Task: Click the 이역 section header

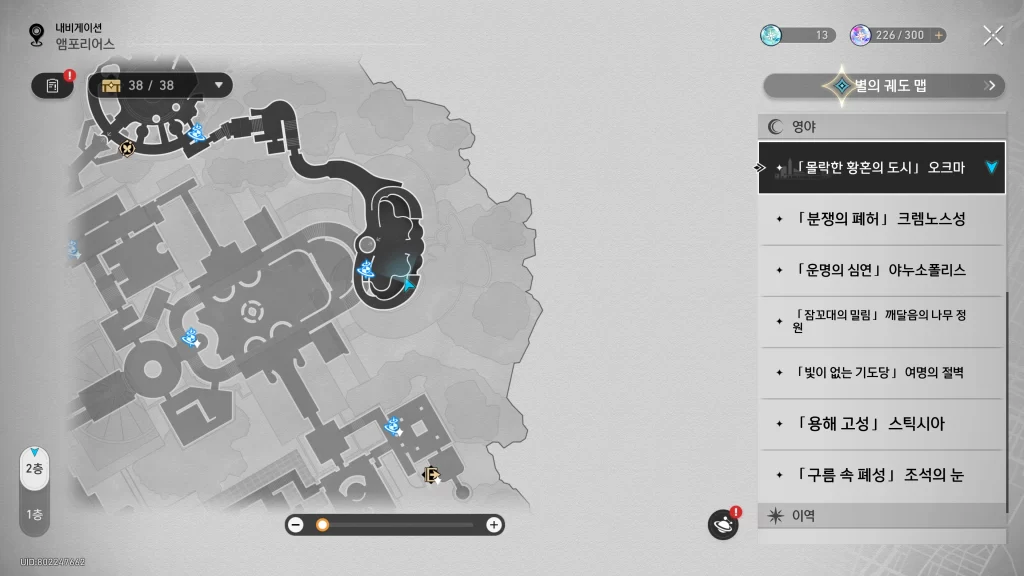Action: coord(880,516)
